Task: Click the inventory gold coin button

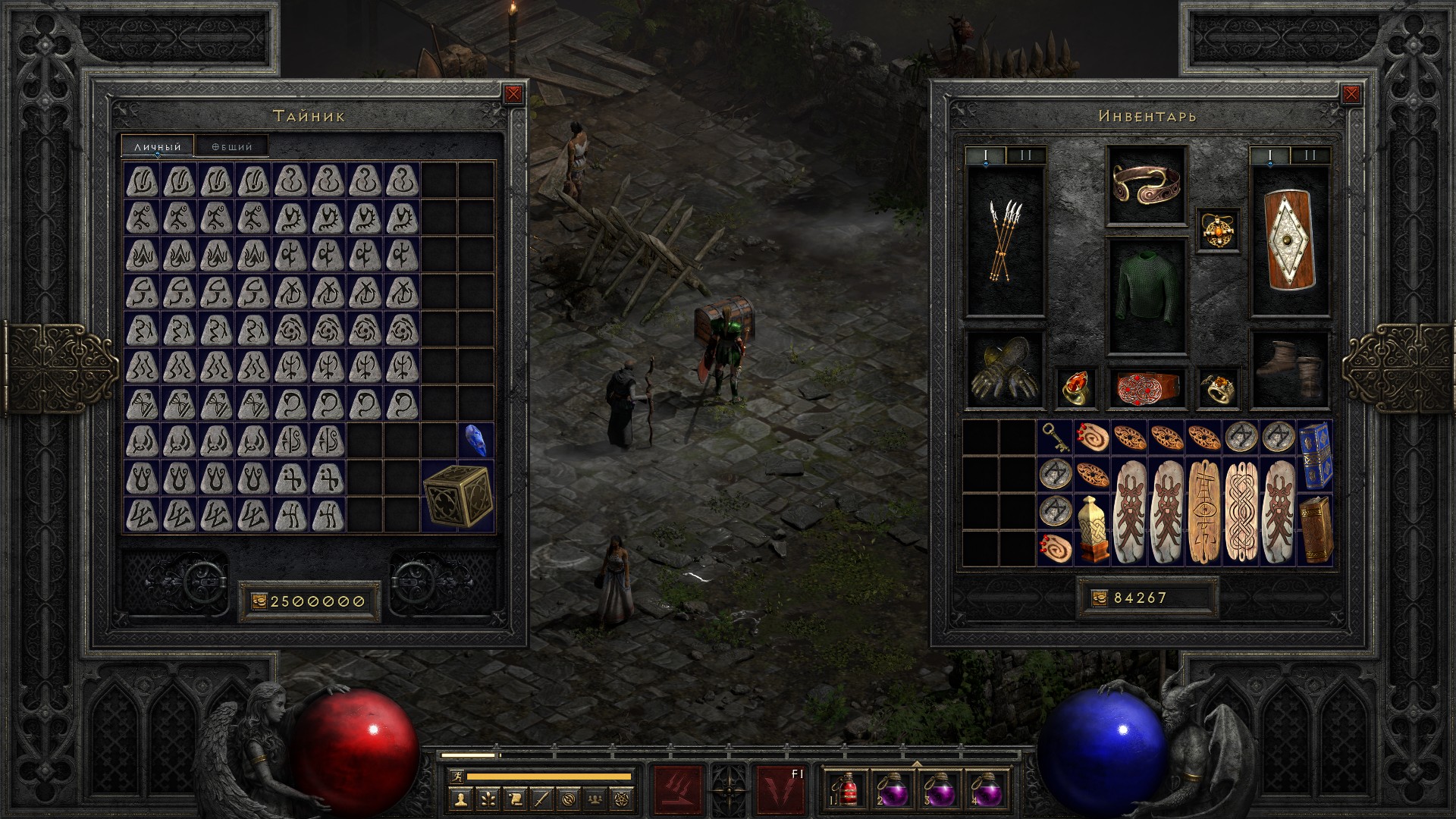Action: [x=1100, y=598]
